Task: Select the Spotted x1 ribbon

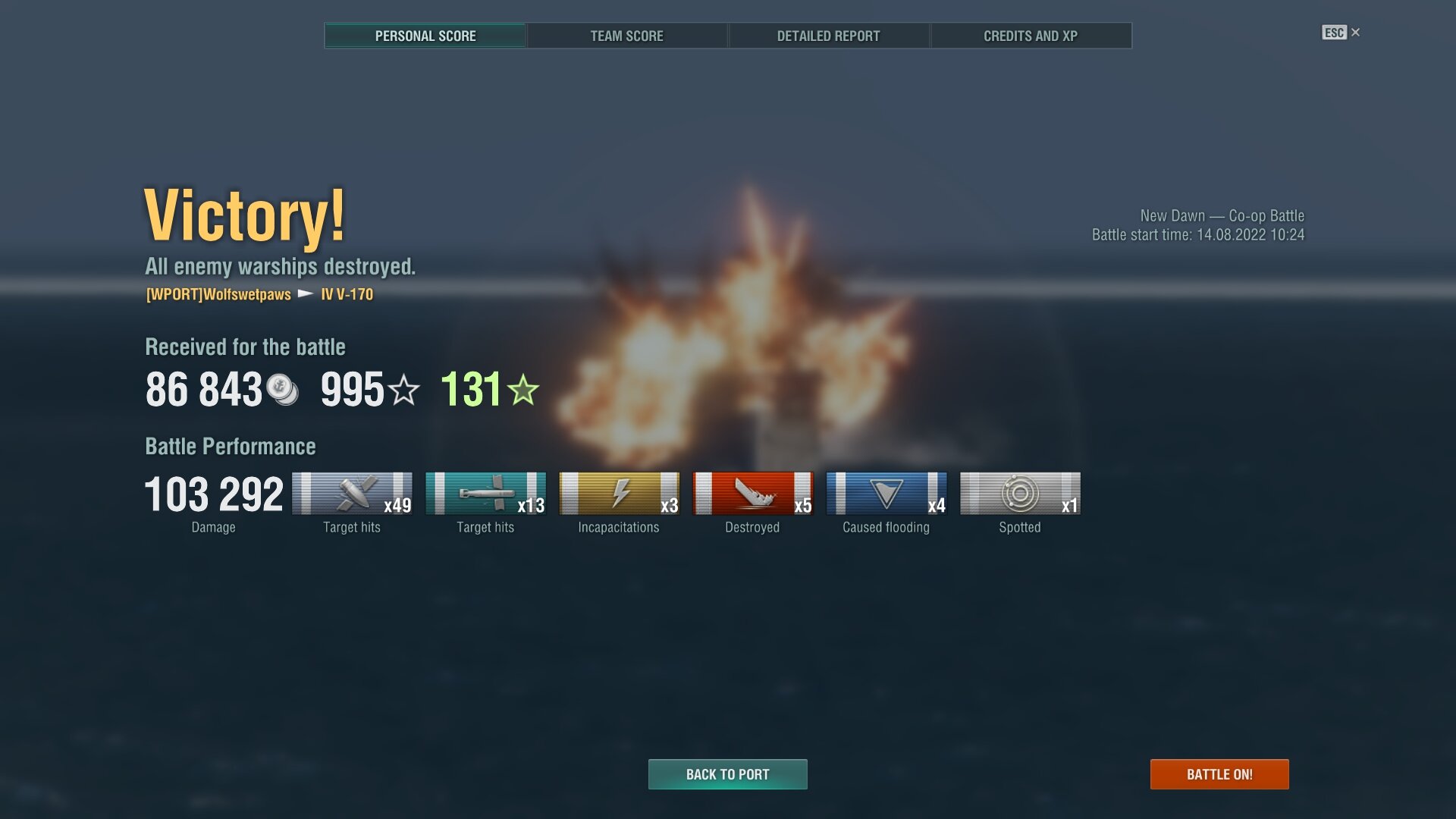Action: [1020, 494]
